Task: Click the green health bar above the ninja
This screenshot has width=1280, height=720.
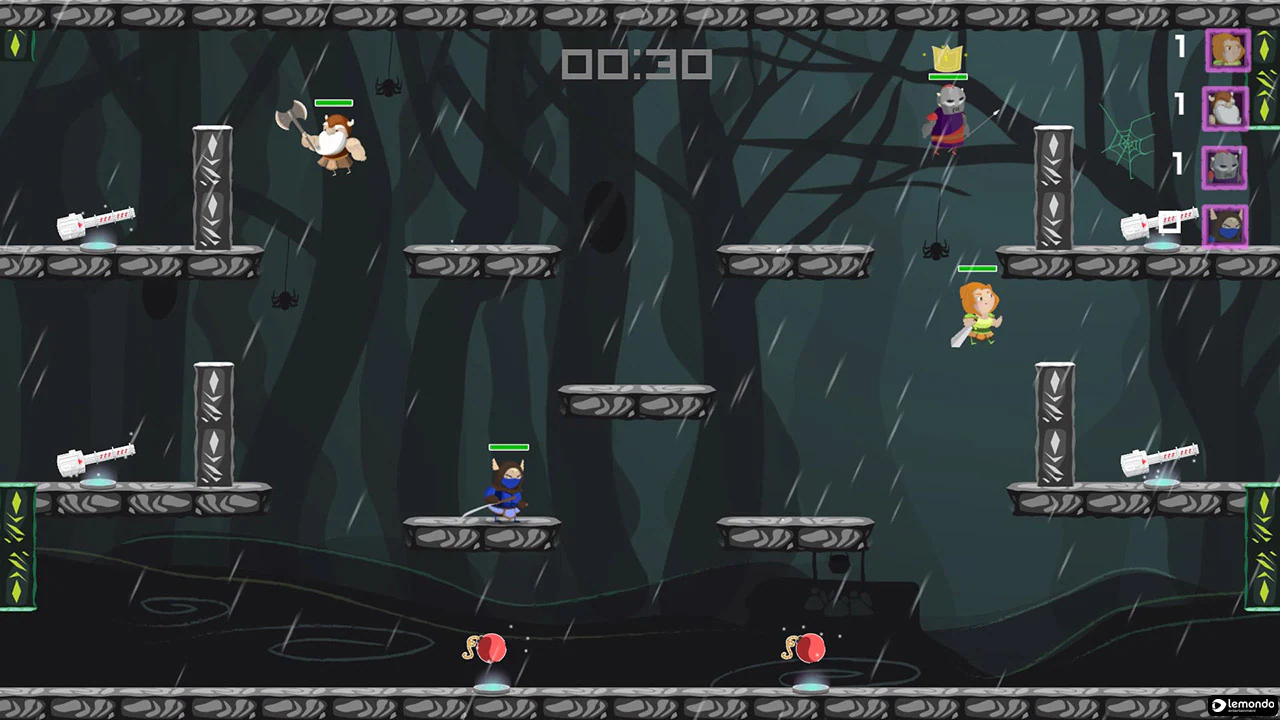Action: click(508, 446)
